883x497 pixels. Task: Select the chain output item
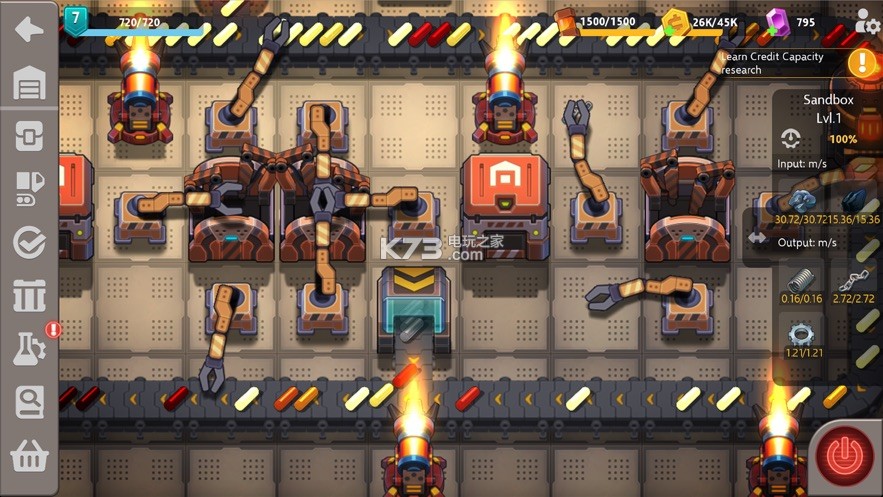(x=850, y=281)
